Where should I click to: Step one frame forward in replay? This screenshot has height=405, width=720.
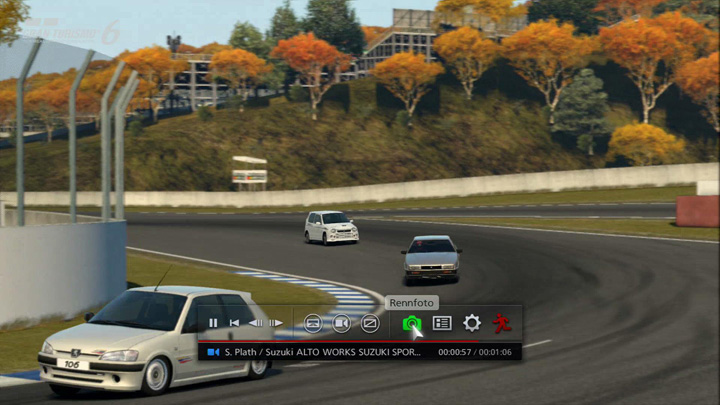pyautogui.click(x=276, y=323)
